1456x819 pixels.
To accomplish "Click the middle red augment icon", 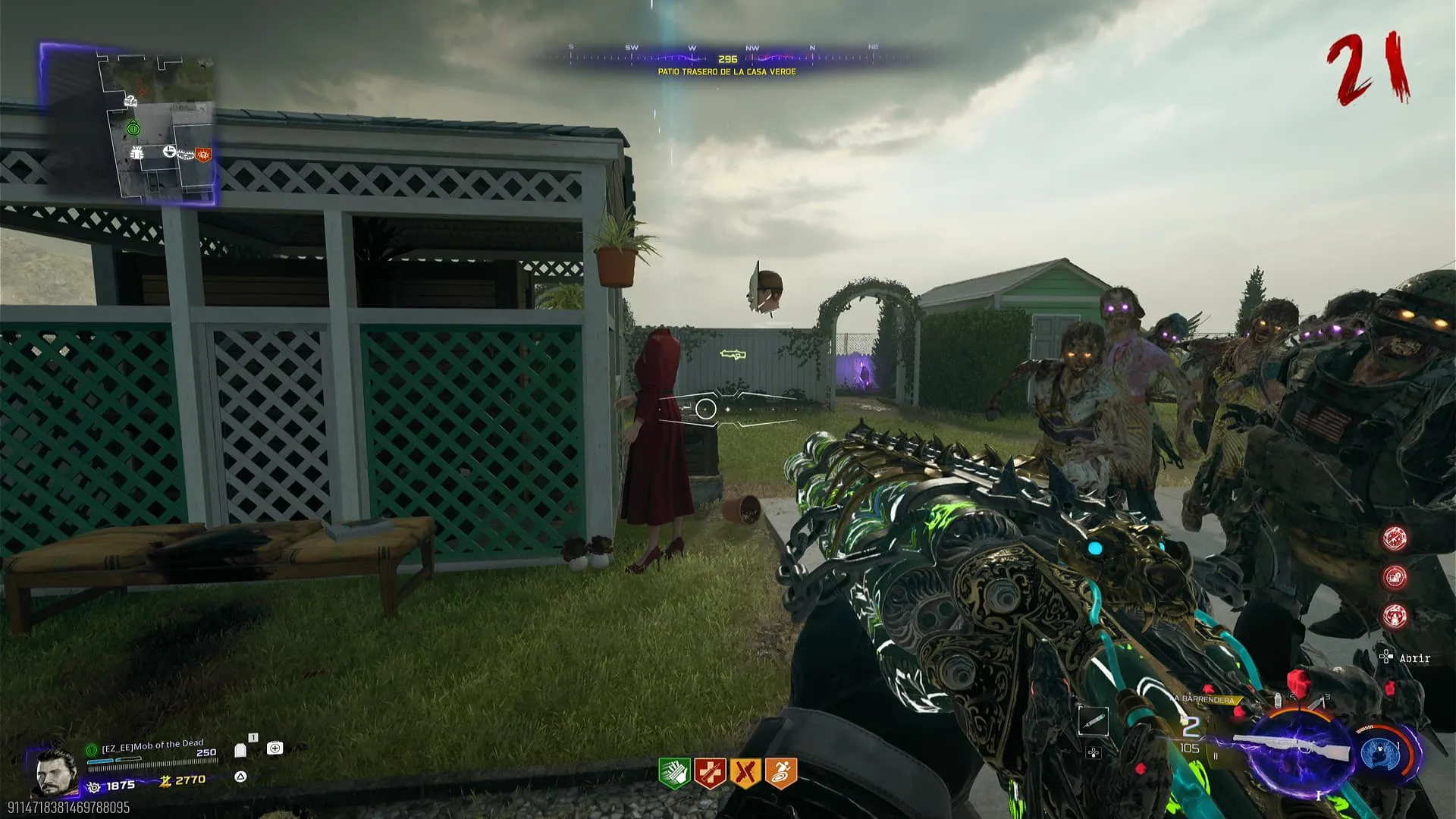I will coord(1395,577).
